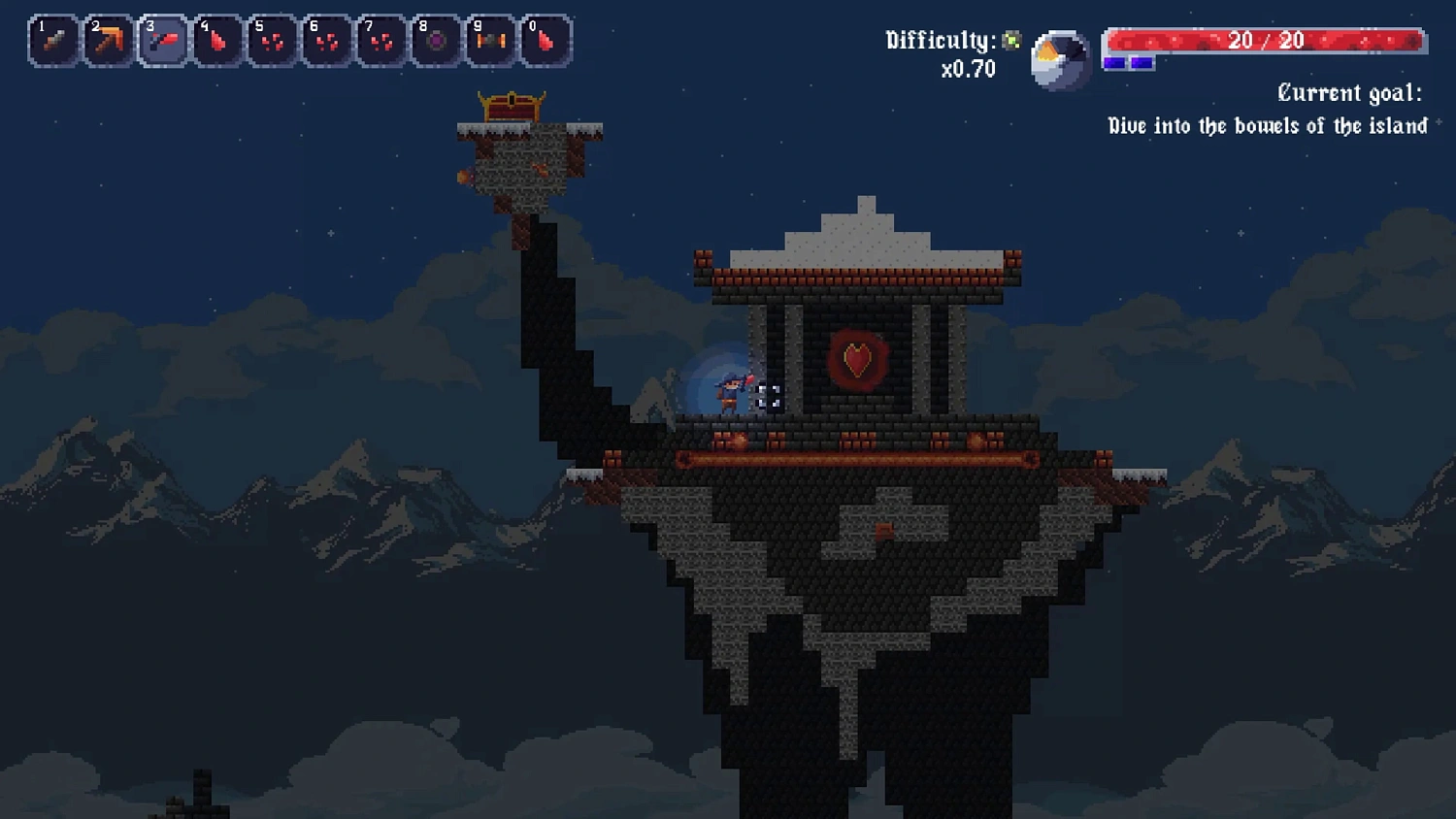
Task: Click the red crystals in hotbar slot 6
Action: click(326, 40)
